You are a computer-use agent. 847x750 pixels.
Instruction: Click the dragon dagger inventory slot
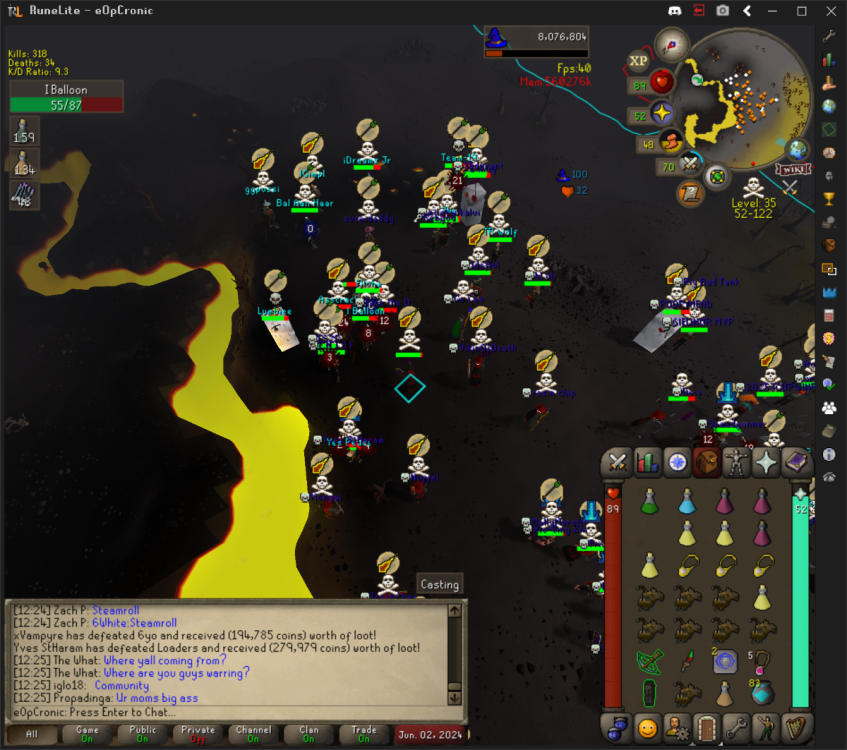[686, 661]
